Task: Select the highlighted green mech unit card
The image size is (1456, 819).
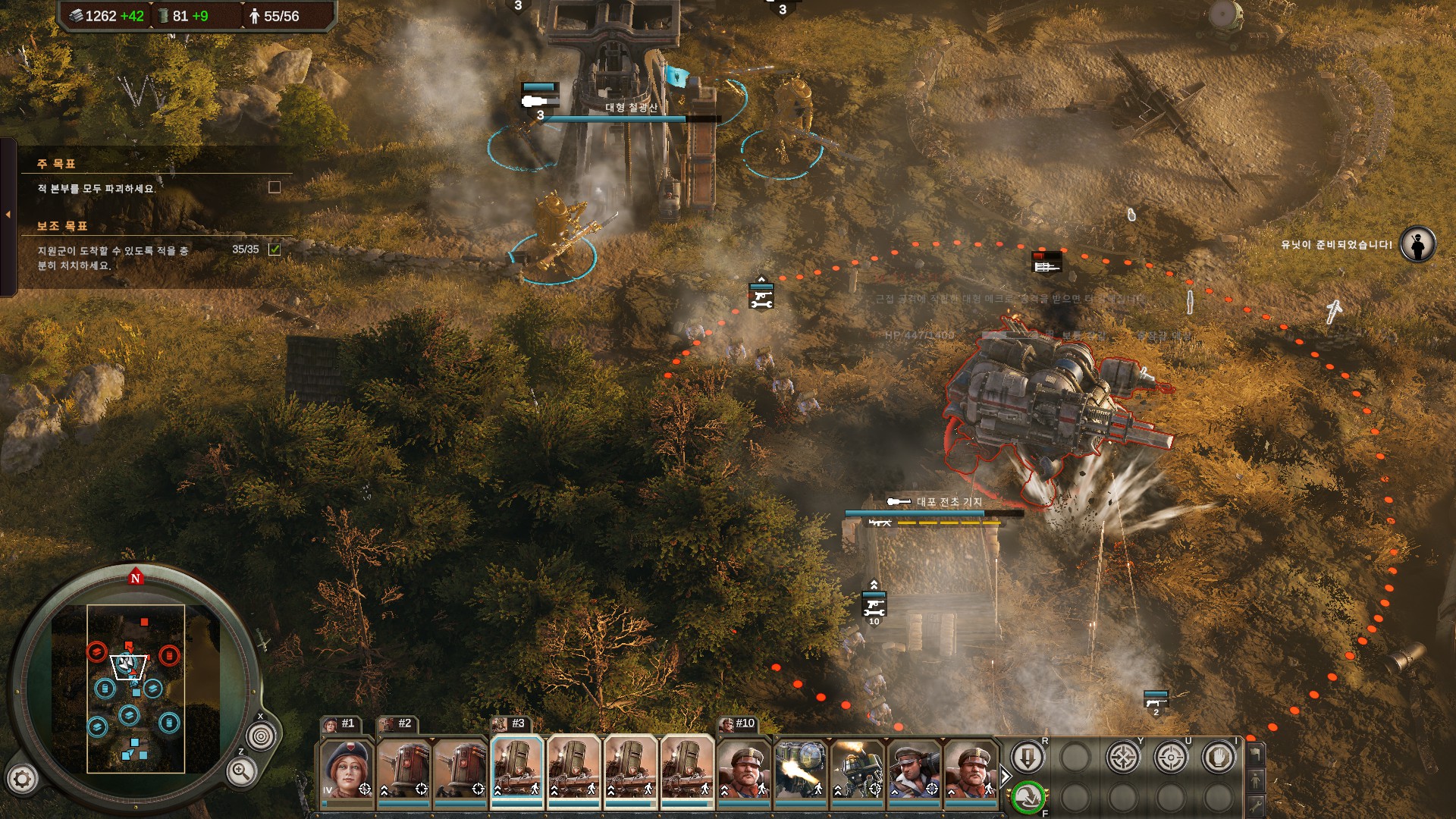Action: click(x=517, y=768)
